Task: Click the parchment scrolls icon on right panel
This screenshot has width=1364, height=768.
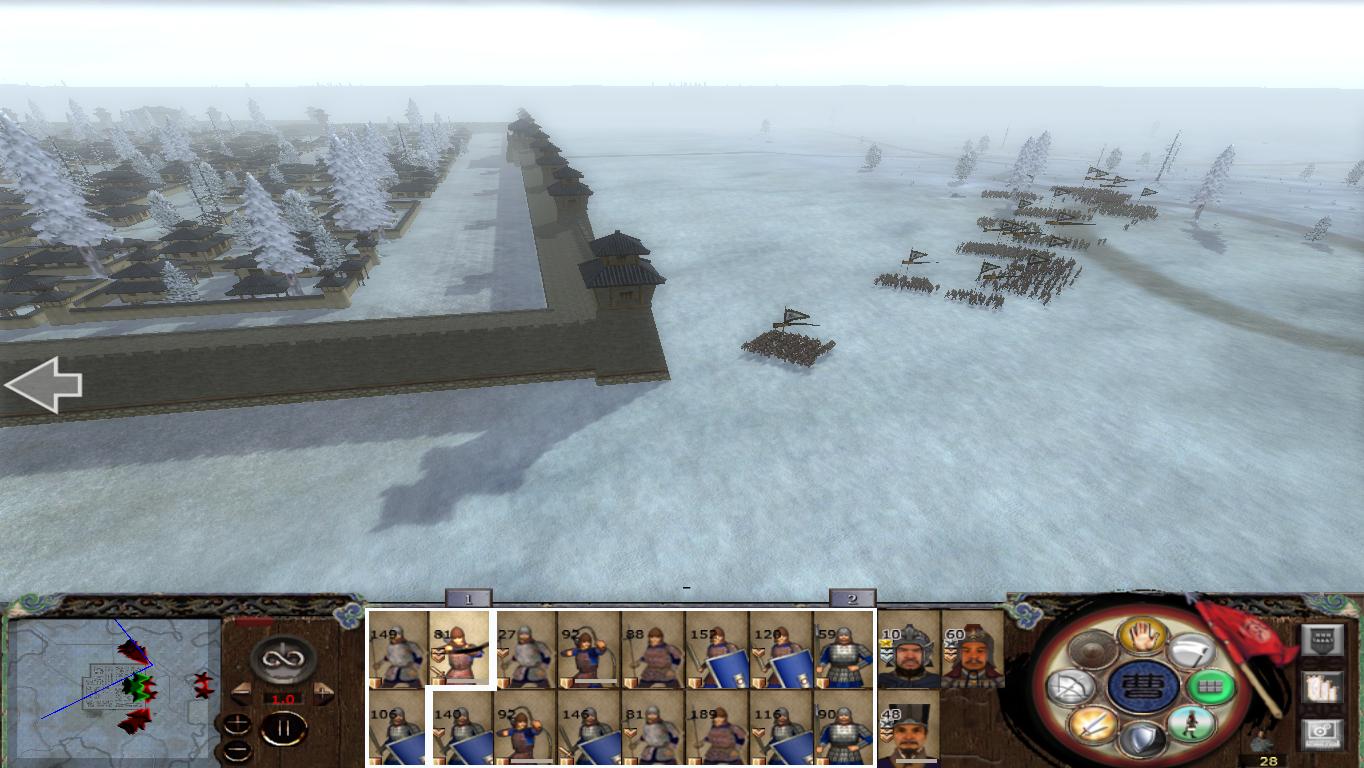Action: point(1323,687)
